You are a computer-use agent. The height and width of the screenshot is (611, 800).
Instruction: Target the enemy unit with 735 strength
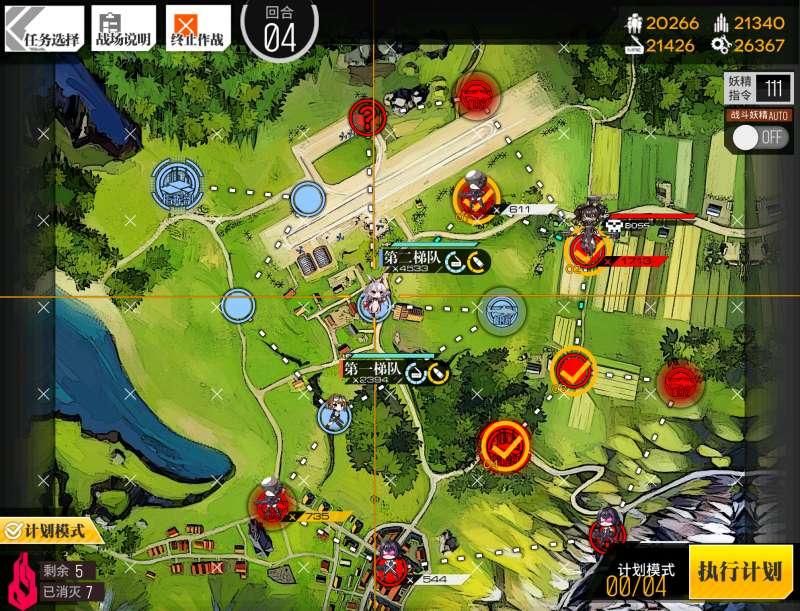point(269,502)
